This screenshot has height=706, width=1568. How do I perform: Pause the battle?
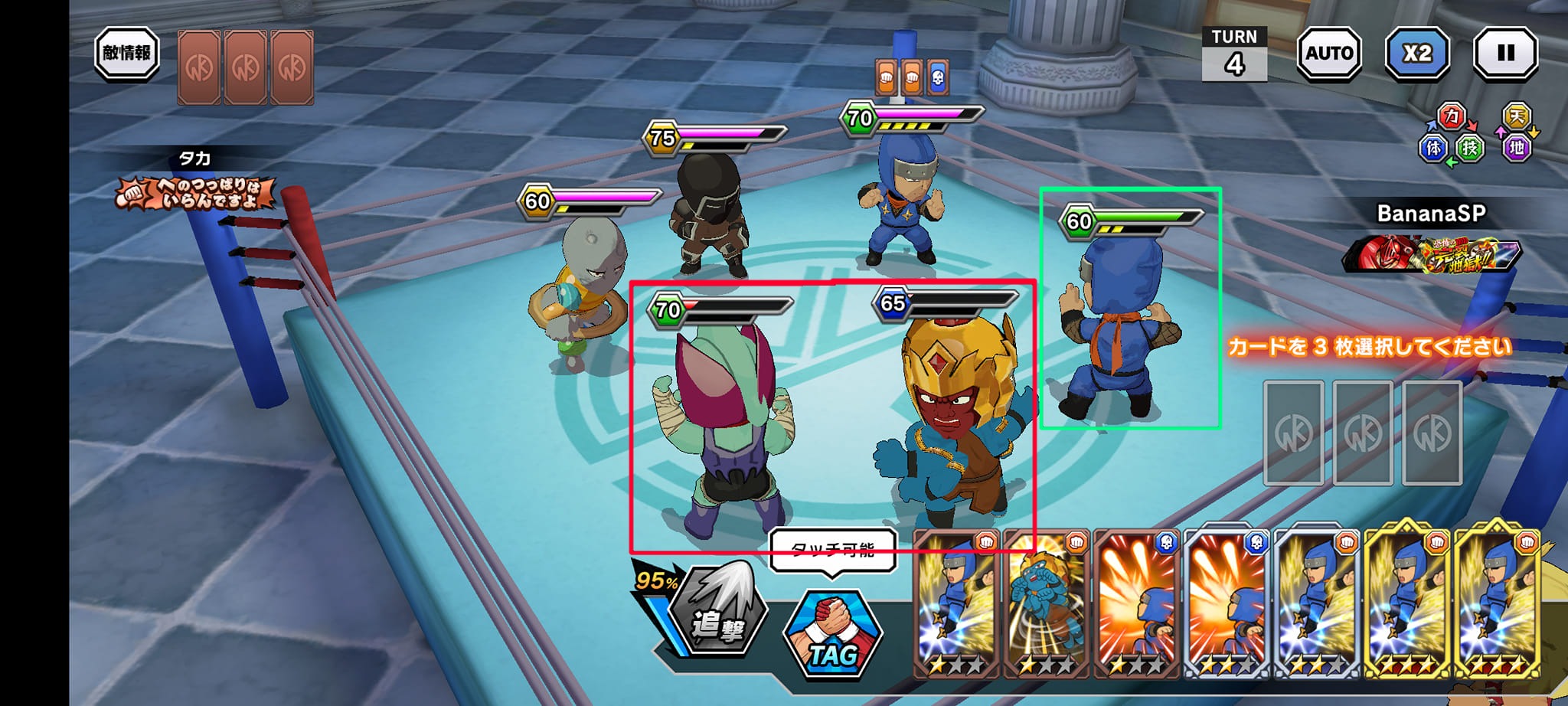point(1505,54)
